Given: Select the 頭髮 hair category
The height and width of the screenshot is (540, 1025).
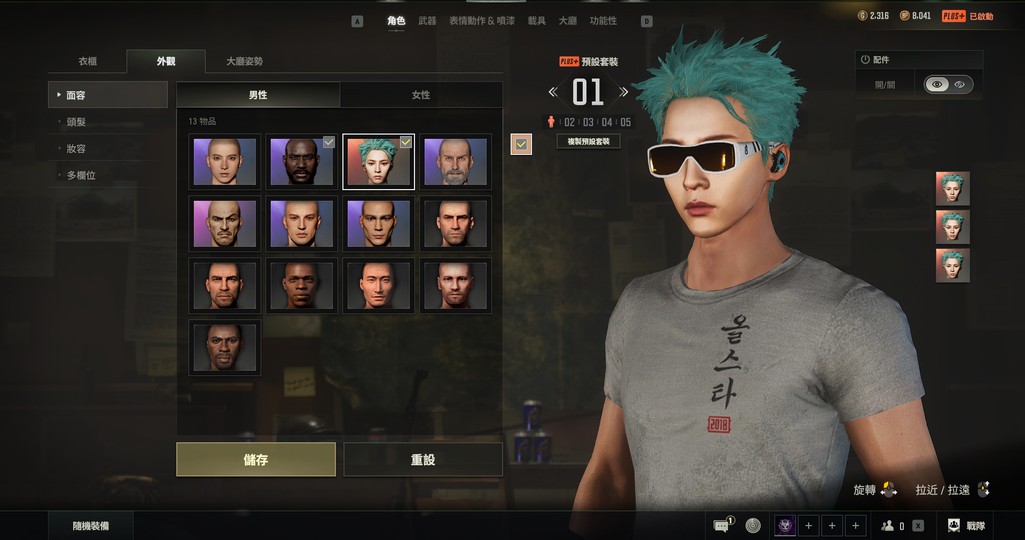Looking at the screenshot, I should [76, 122].
